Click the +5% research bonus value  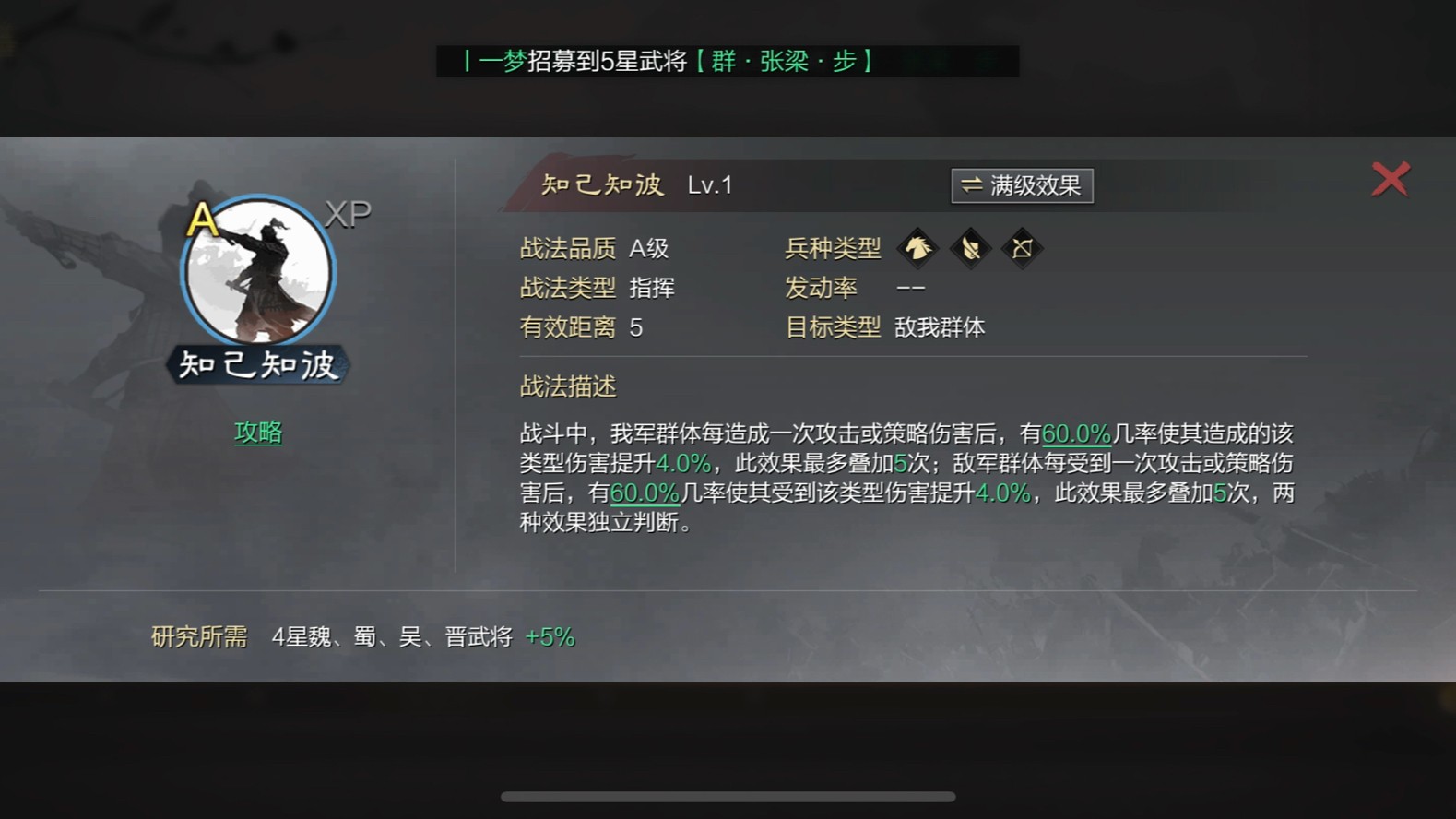point(550,637)
